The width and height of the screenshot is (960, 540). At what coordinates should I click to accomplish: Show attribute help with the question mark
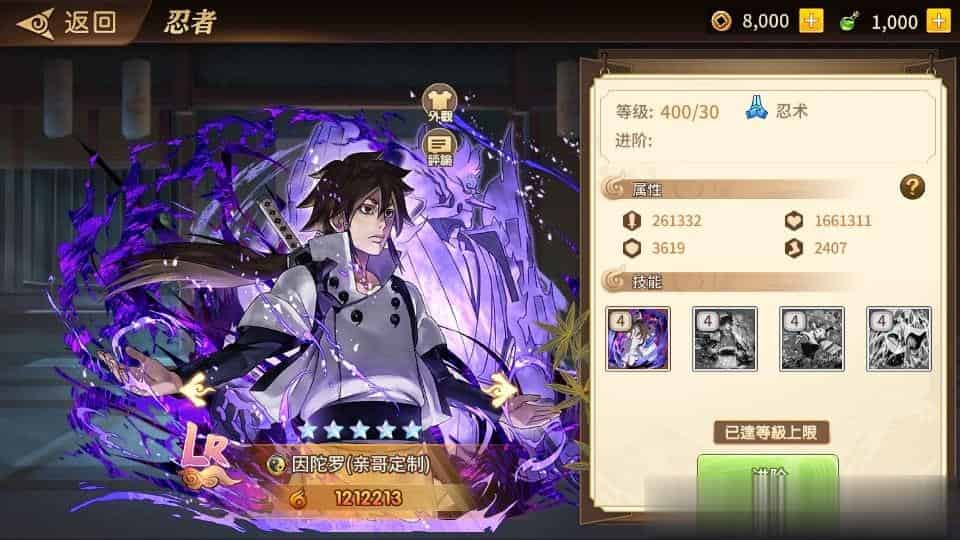[911, 187]
